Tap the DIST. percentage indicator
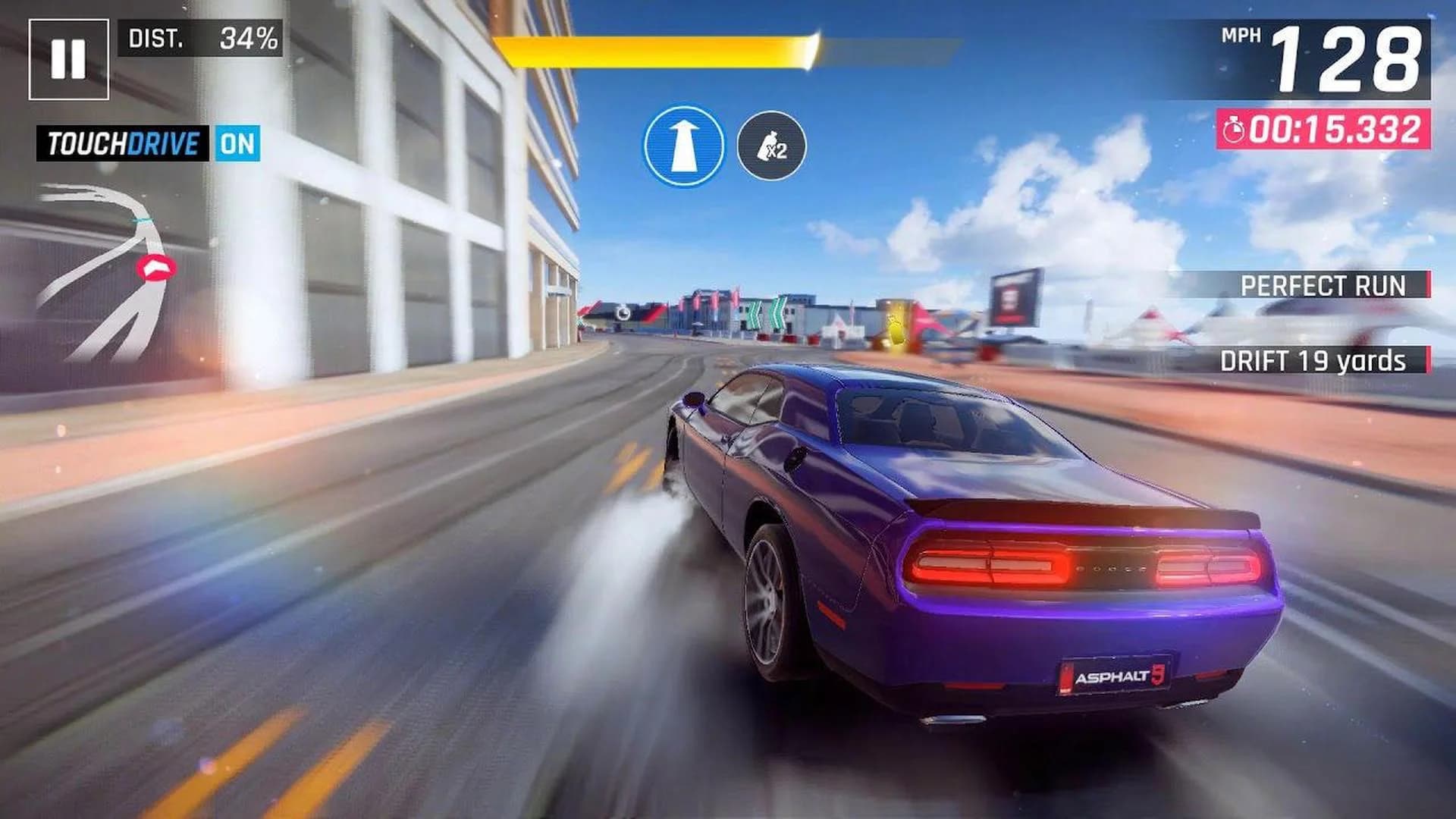The image size is (1456, 819). [202, 36]
